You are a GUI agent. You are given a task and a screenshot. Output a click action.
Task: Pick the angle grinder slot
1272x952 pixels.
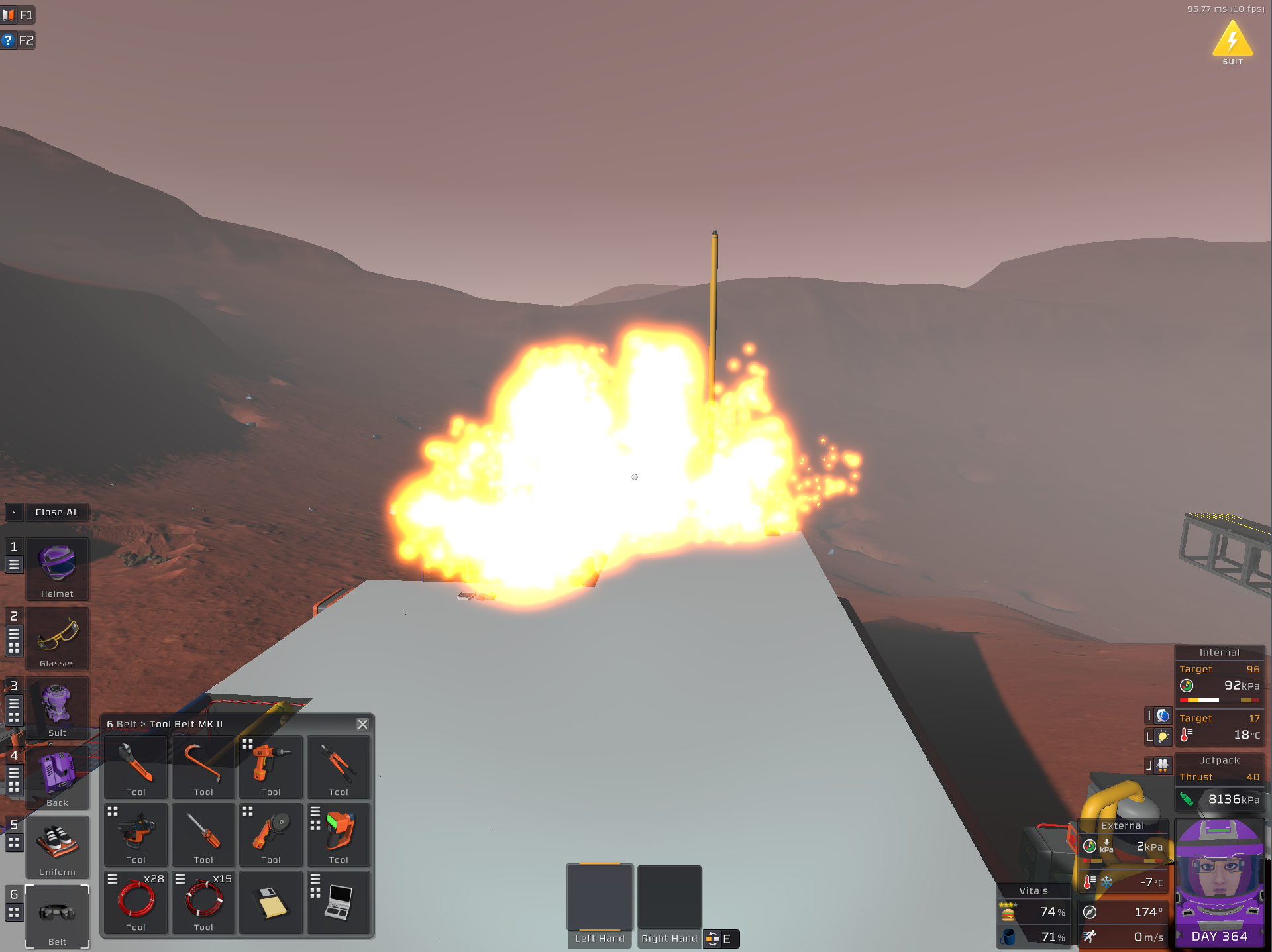271,833
